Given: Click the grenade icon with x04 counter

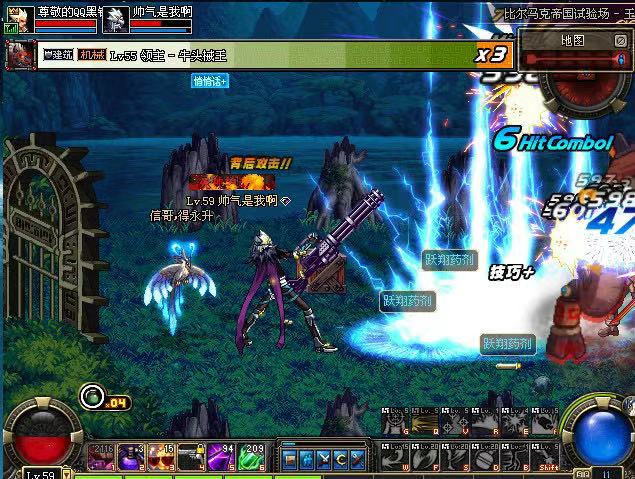Looking at the screenshot, I should point(93,396).
